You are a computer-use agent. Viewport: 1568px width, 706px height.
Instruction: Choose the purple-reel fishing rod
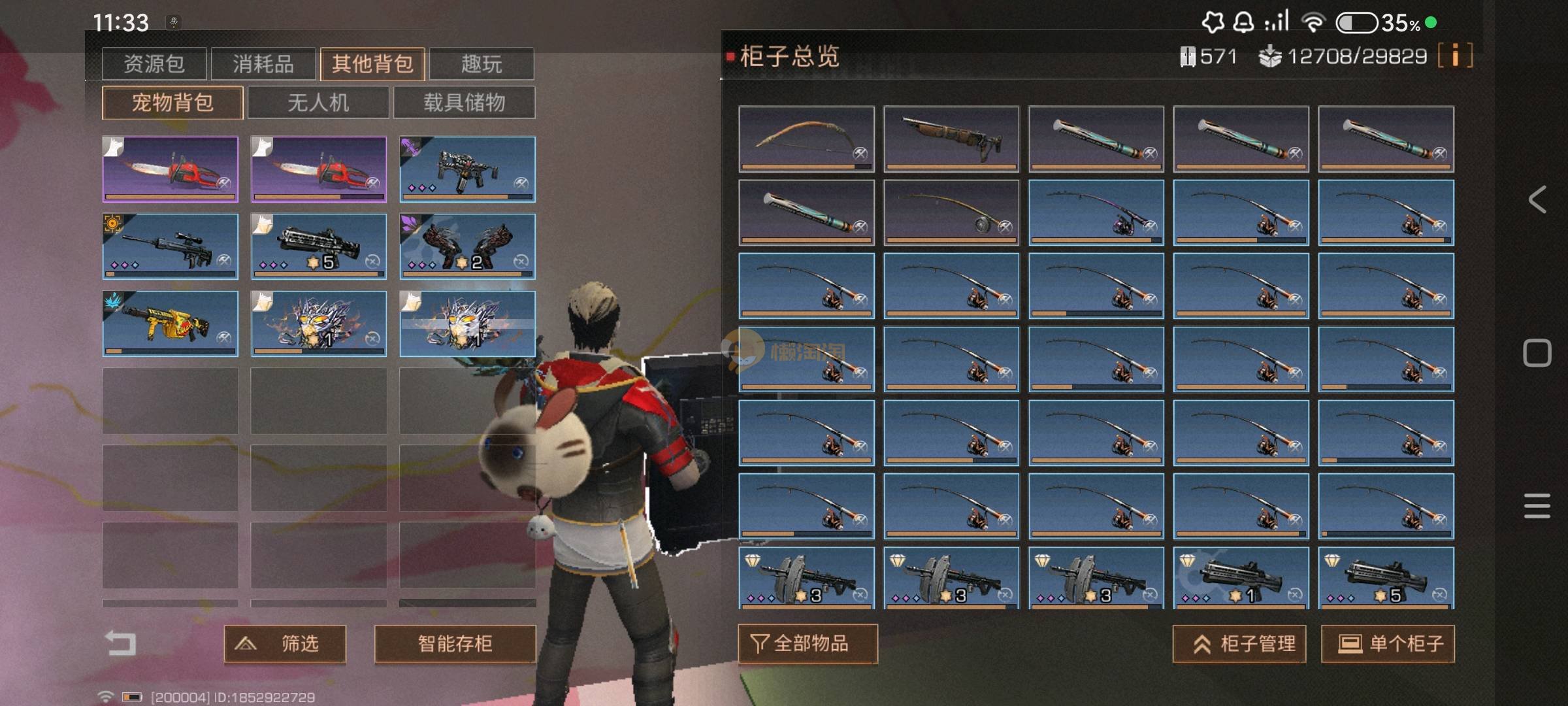[x=1096, y=212]
